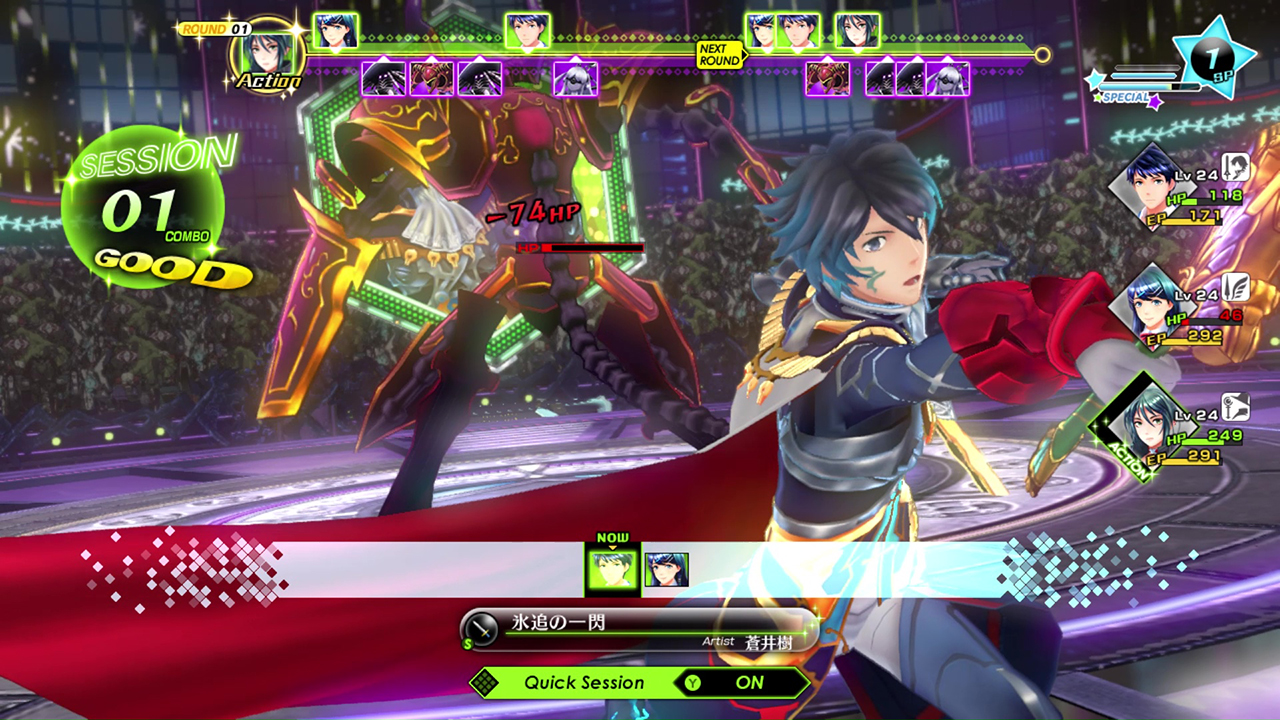Expand the Round 01 banner

click(215, 28)
